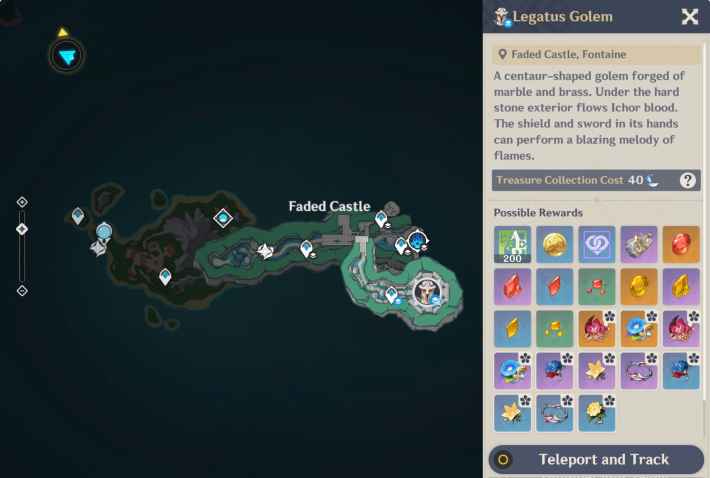Select the gold Mora coin reward
This screenshot has width=710, height=478.
554,244
